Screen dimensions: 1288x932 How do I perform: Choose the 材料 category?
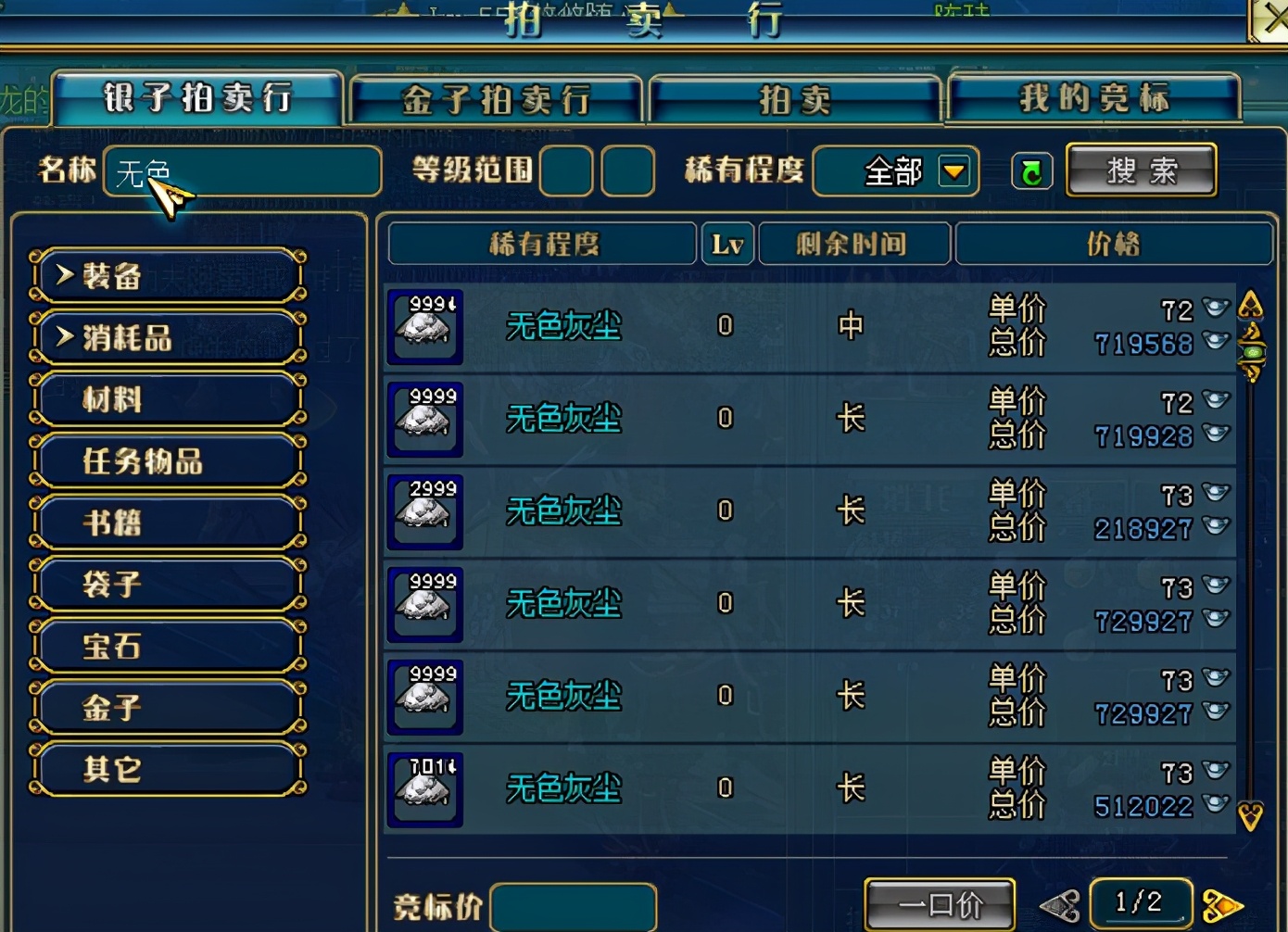click(x=168, y=399)
